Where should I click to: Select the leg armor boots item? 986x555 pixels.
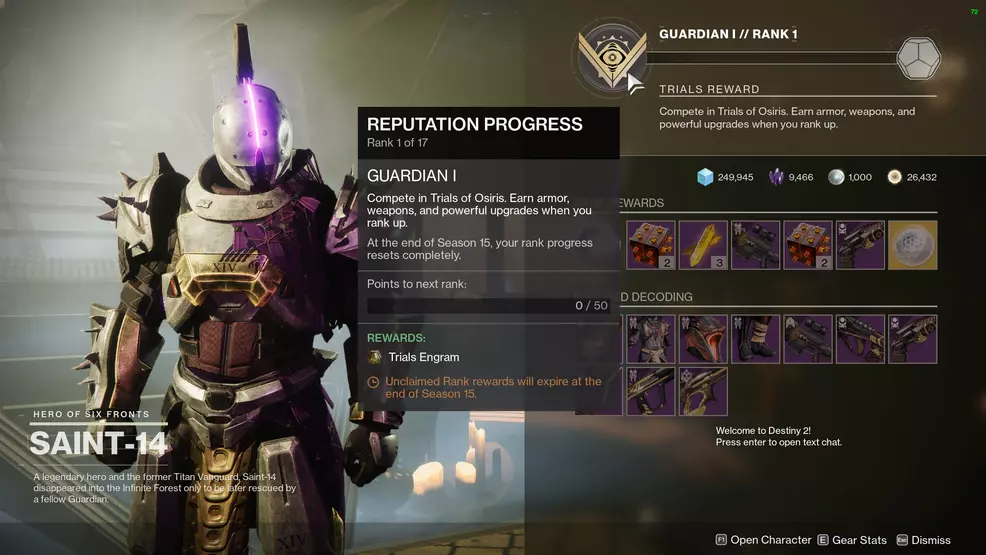pyautogui.click(x=755, y=339)
